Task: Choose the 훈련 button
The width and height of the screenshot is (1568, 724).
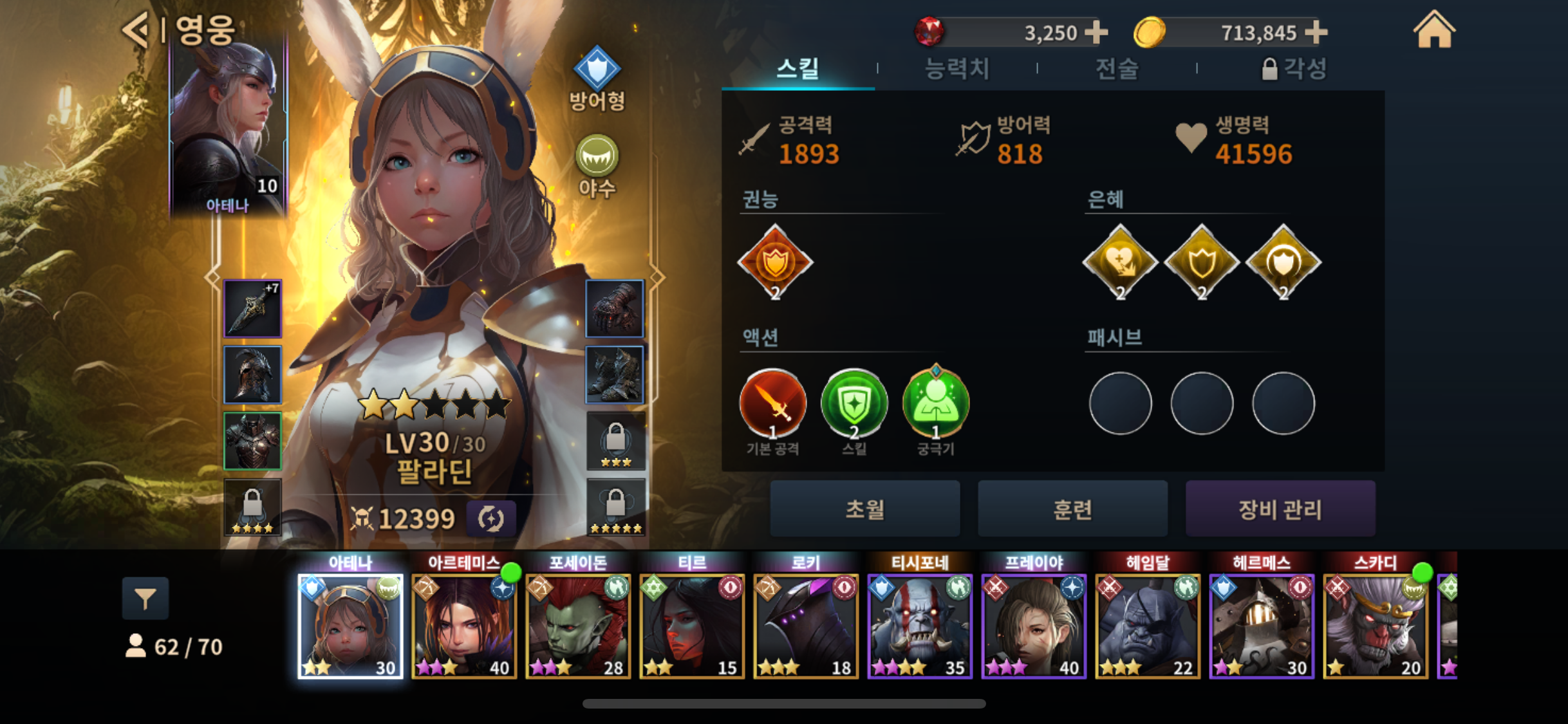Action: (1072, 509)
